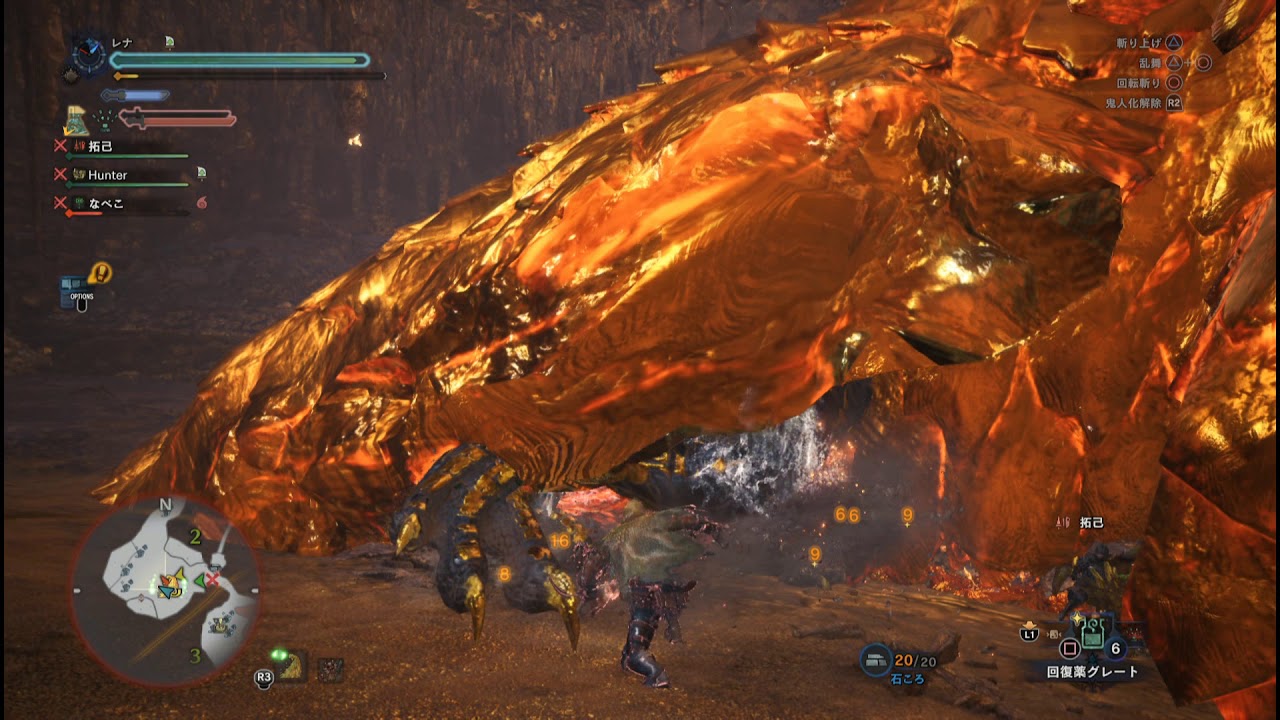Open the circular minimap
Image resolution: width=1280 pixels, height=720 pixels.
(x=165, y=590)
